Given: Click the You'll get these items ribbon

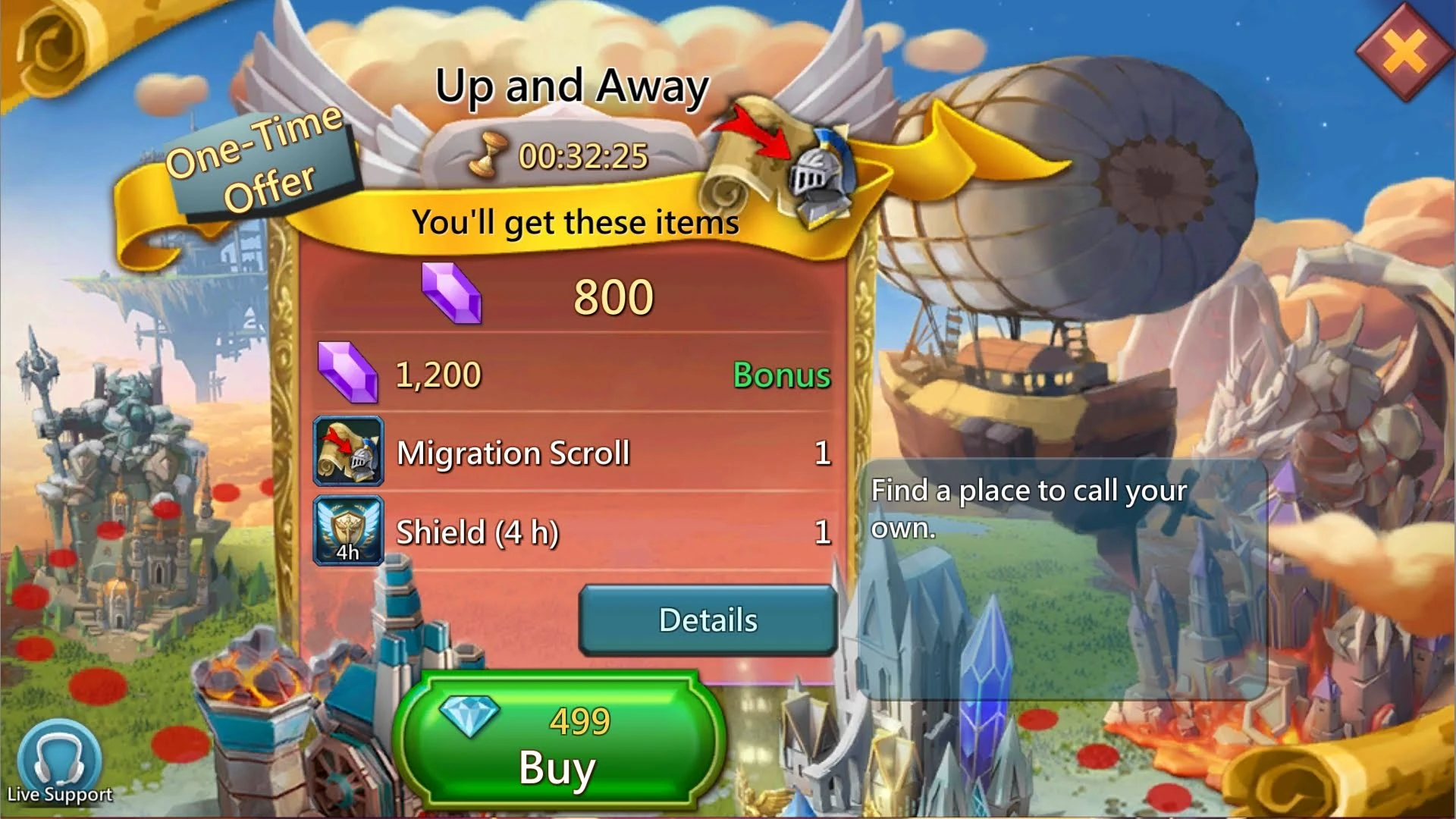Looking at the screenshot, I should point(575,222).
